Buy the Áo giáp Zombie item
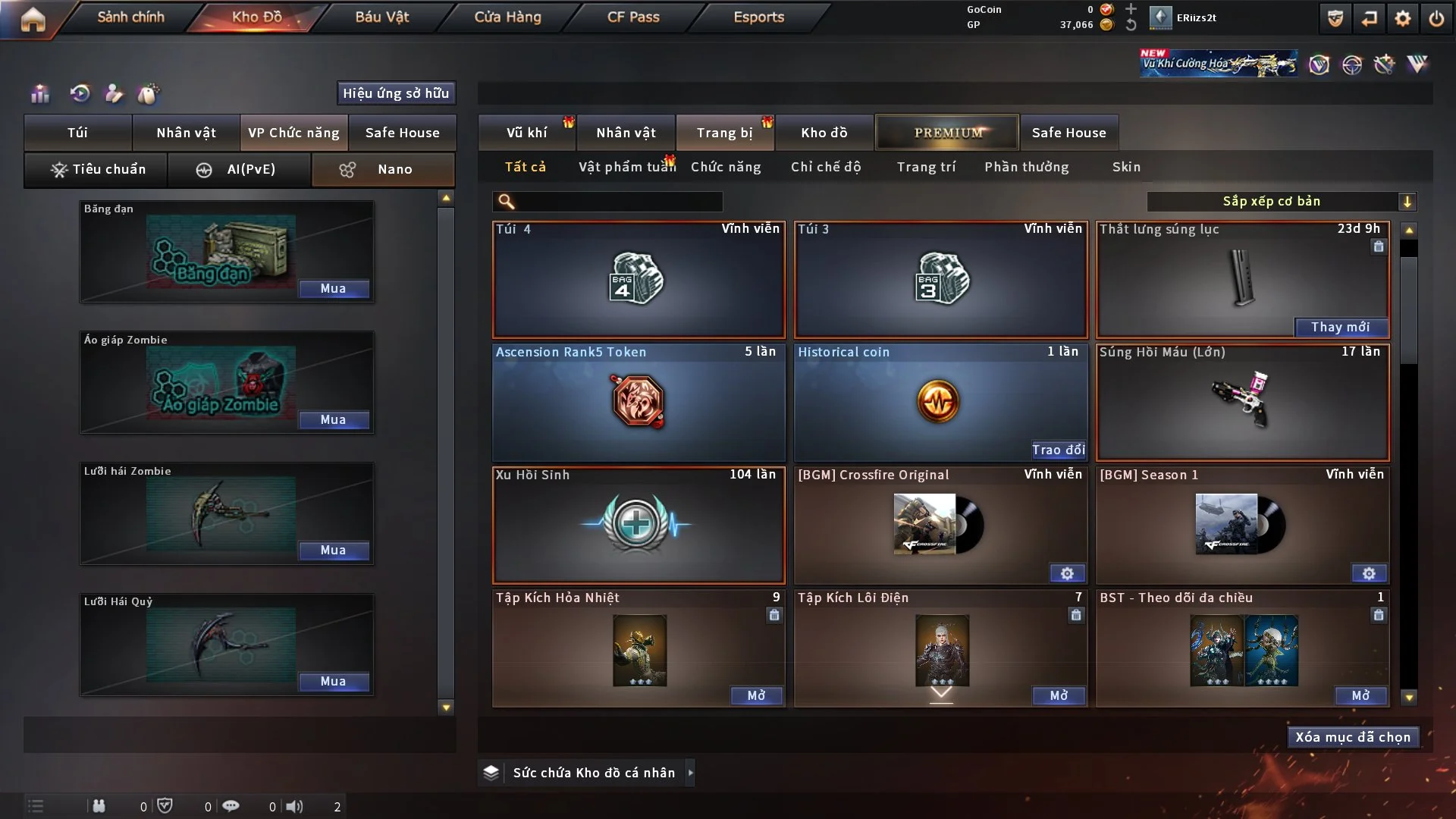 333,420
